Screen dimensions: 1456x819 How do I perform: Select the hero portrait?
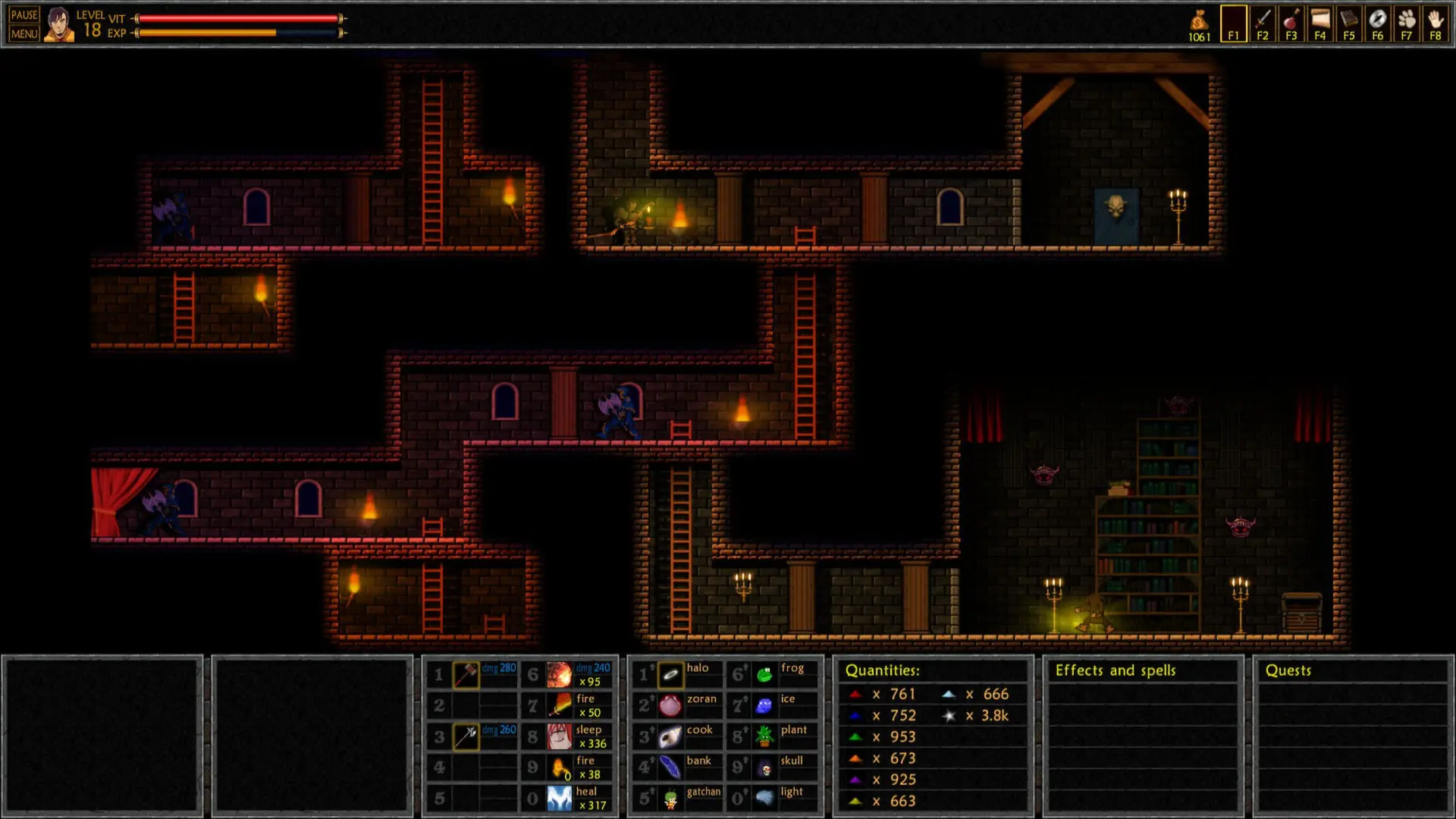point(58,24)
